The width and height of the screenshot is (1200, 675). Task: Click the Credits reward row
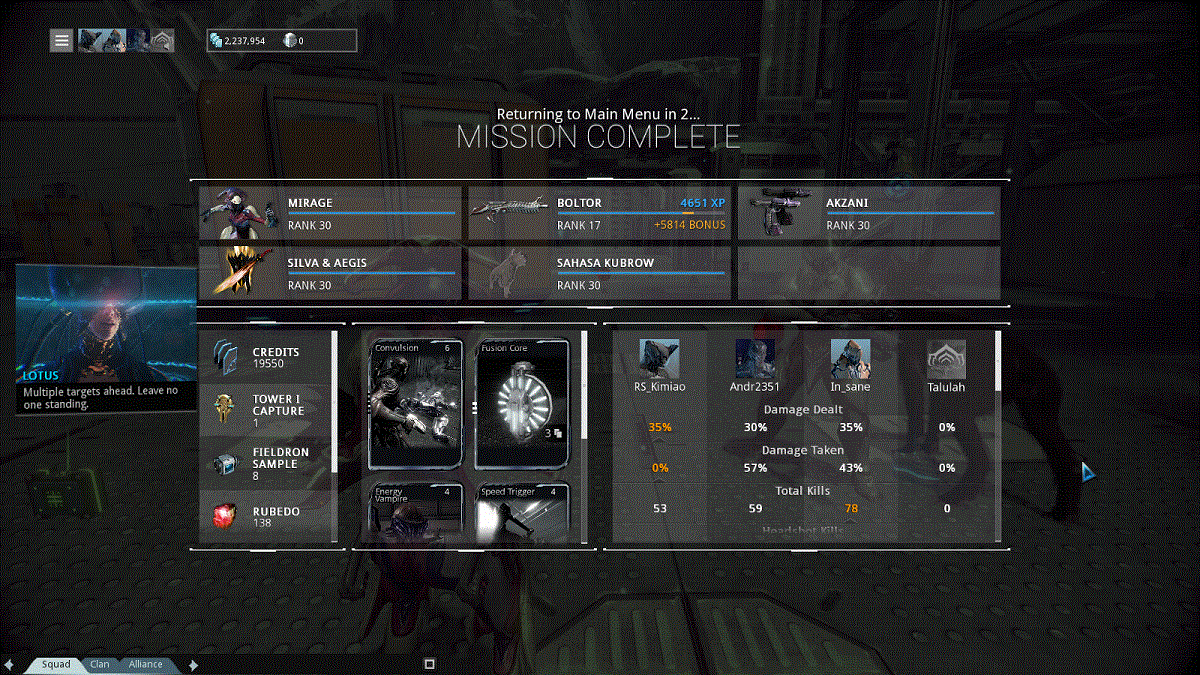click(x=265, y=358)
